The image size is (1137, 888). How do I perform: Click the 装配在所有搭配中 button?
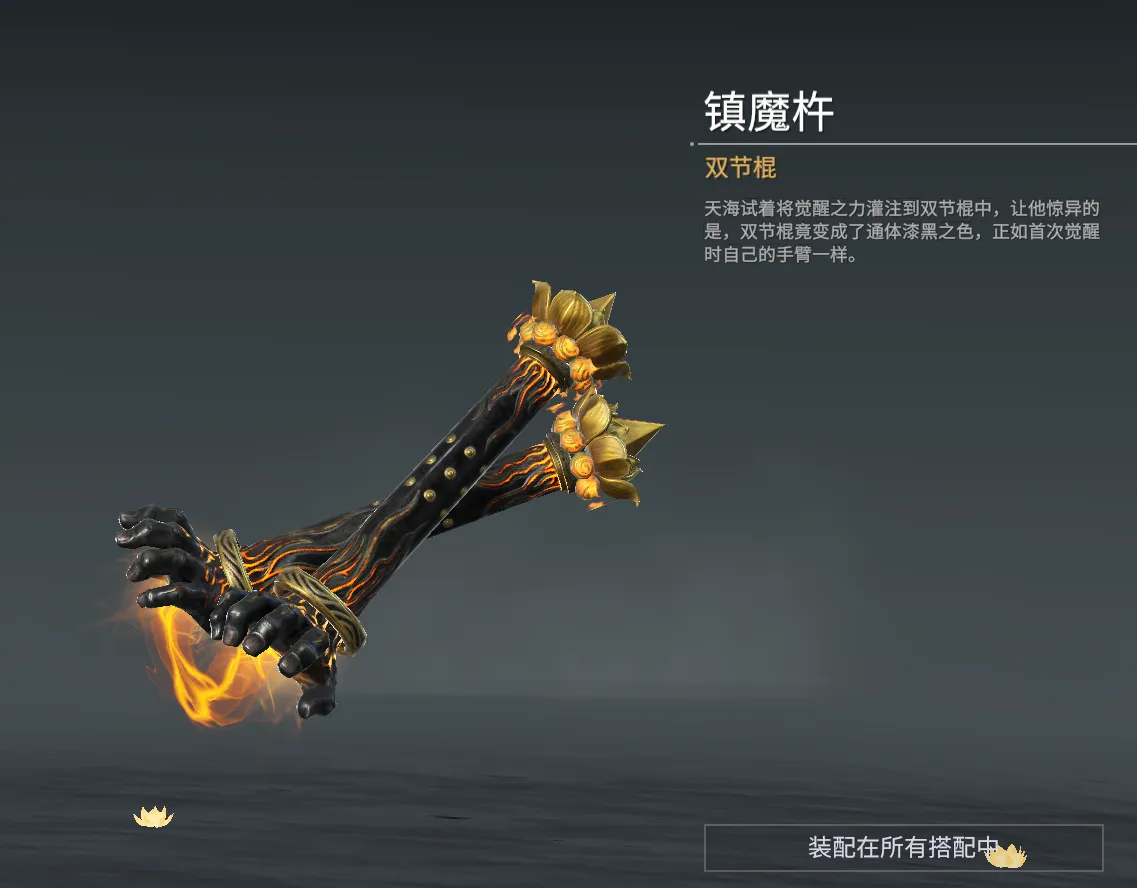pyautogui.click(x=903, y=848)
